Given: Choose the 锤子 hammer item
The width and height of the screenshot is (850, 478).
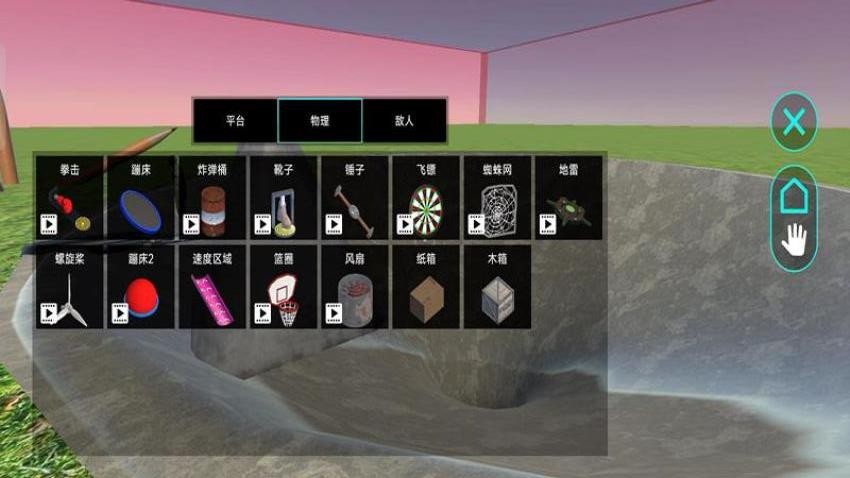Looking at the screenshot, I should tap(354, 198).
